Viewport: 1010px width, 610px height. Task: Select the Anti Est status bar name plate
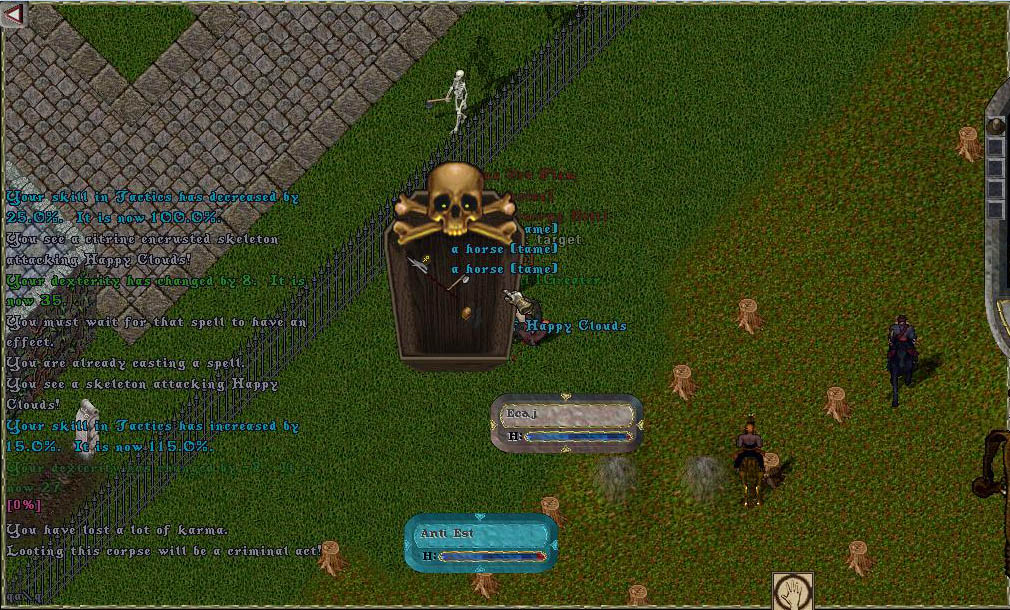click(x=482, y=533)
